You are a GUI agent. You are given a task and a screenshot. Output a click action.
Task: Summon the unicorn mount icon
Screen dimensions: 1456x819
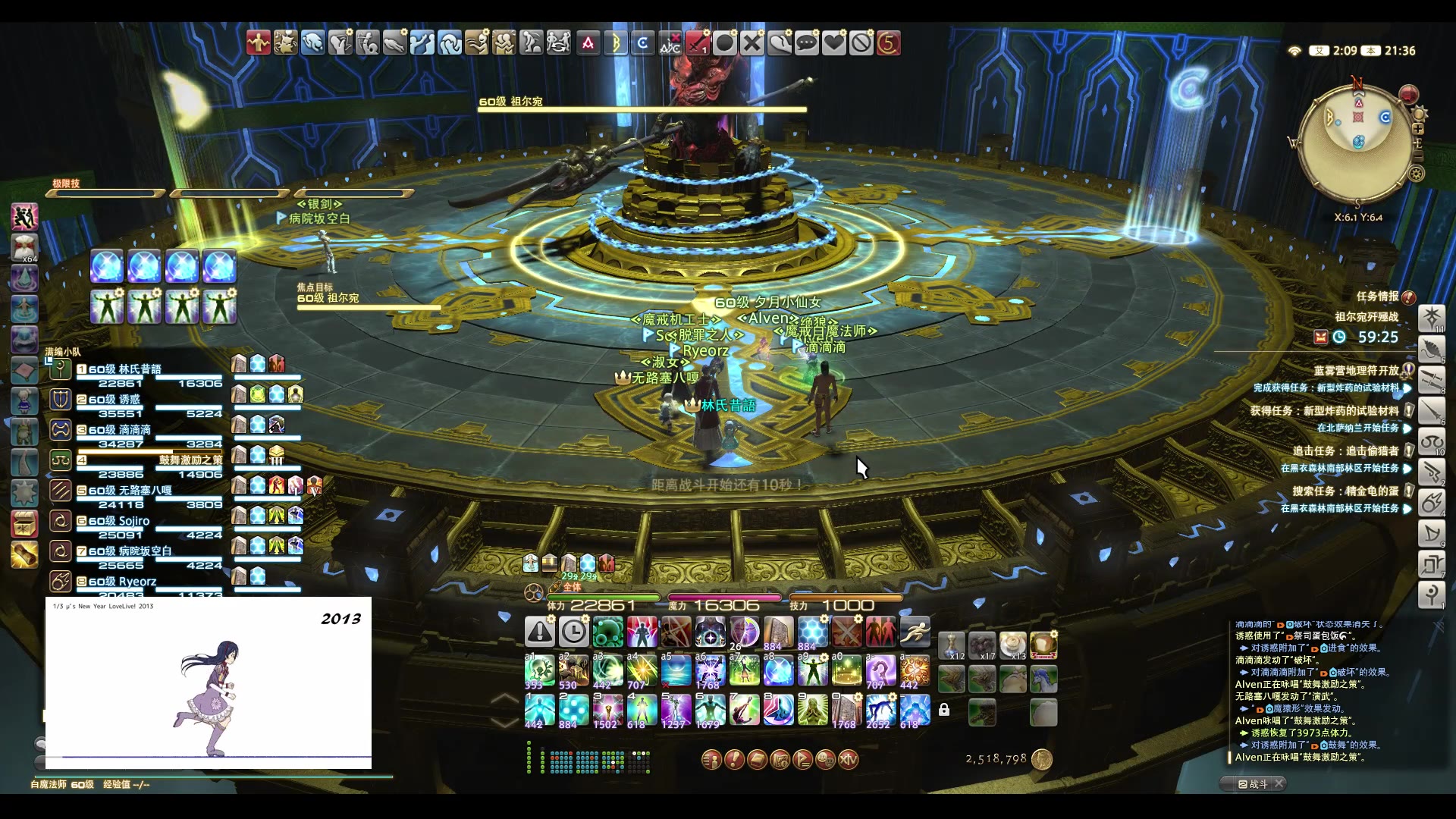click(x=1043, y=679)
